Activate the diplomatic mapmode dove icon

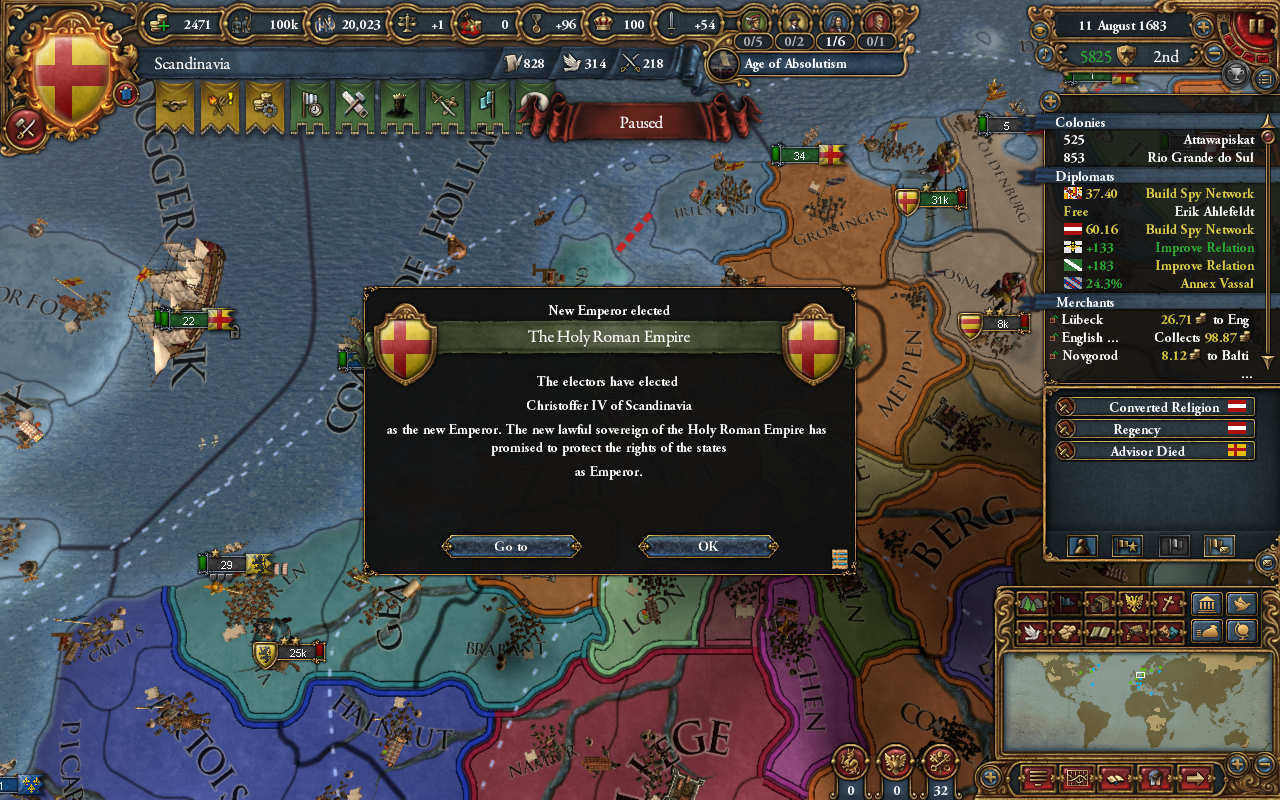(1030, 631)
